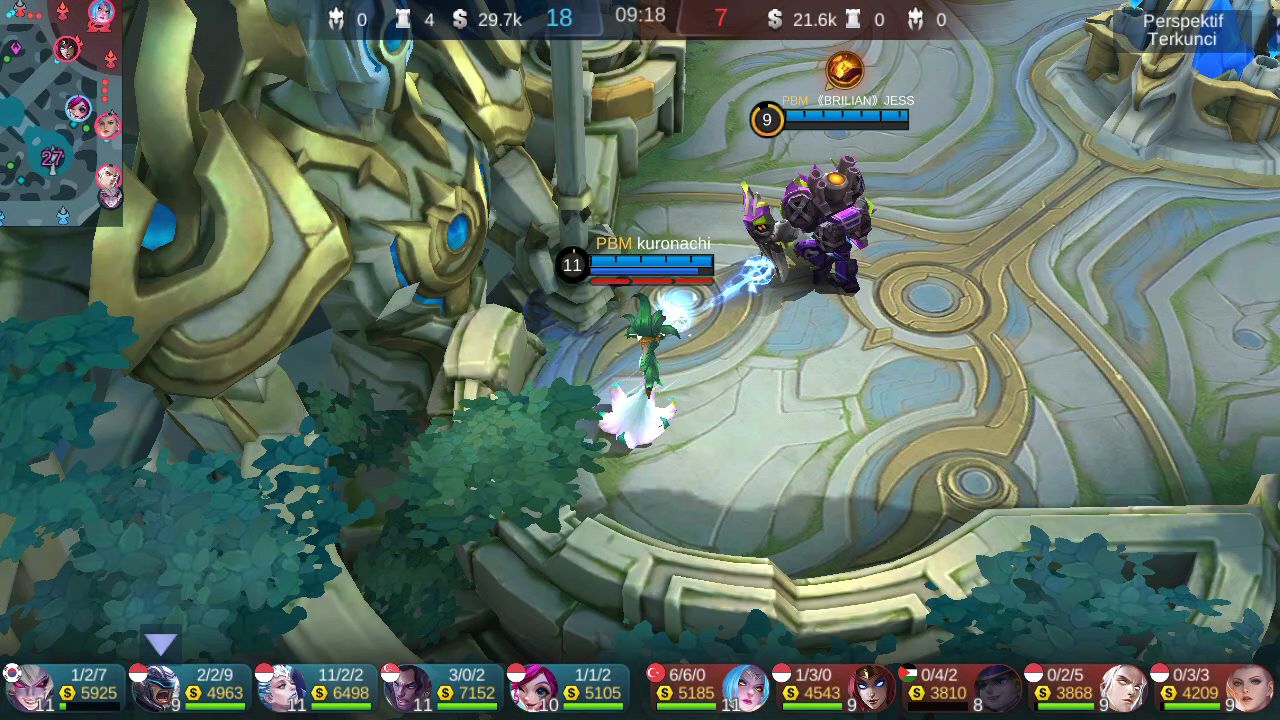1280x720 pixels.
Task: Pick the player card with 1/1/2 score
Action: pyautogui.click(x=568, y=687)
